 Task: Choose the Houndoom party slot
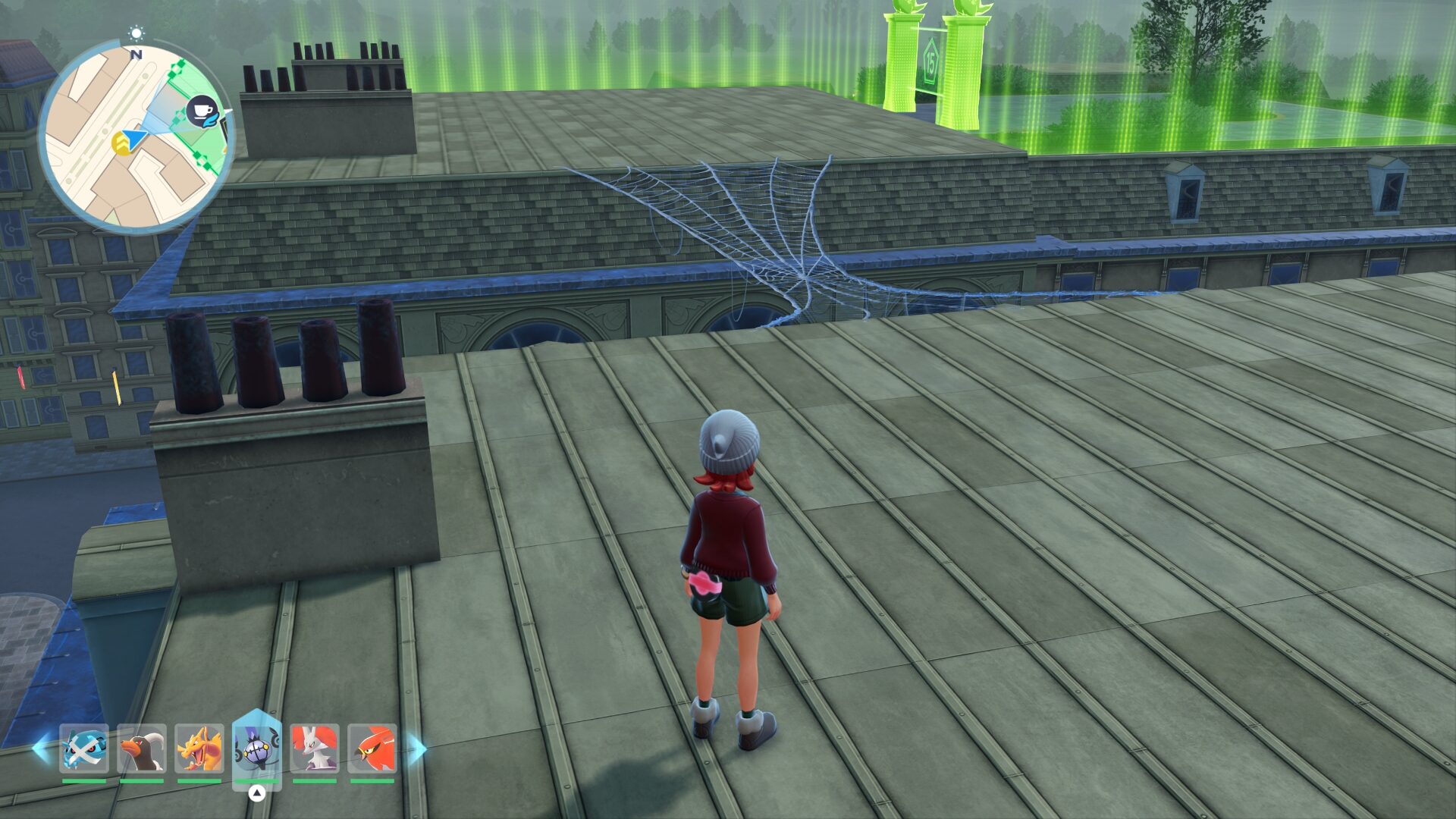click(142, 748)
